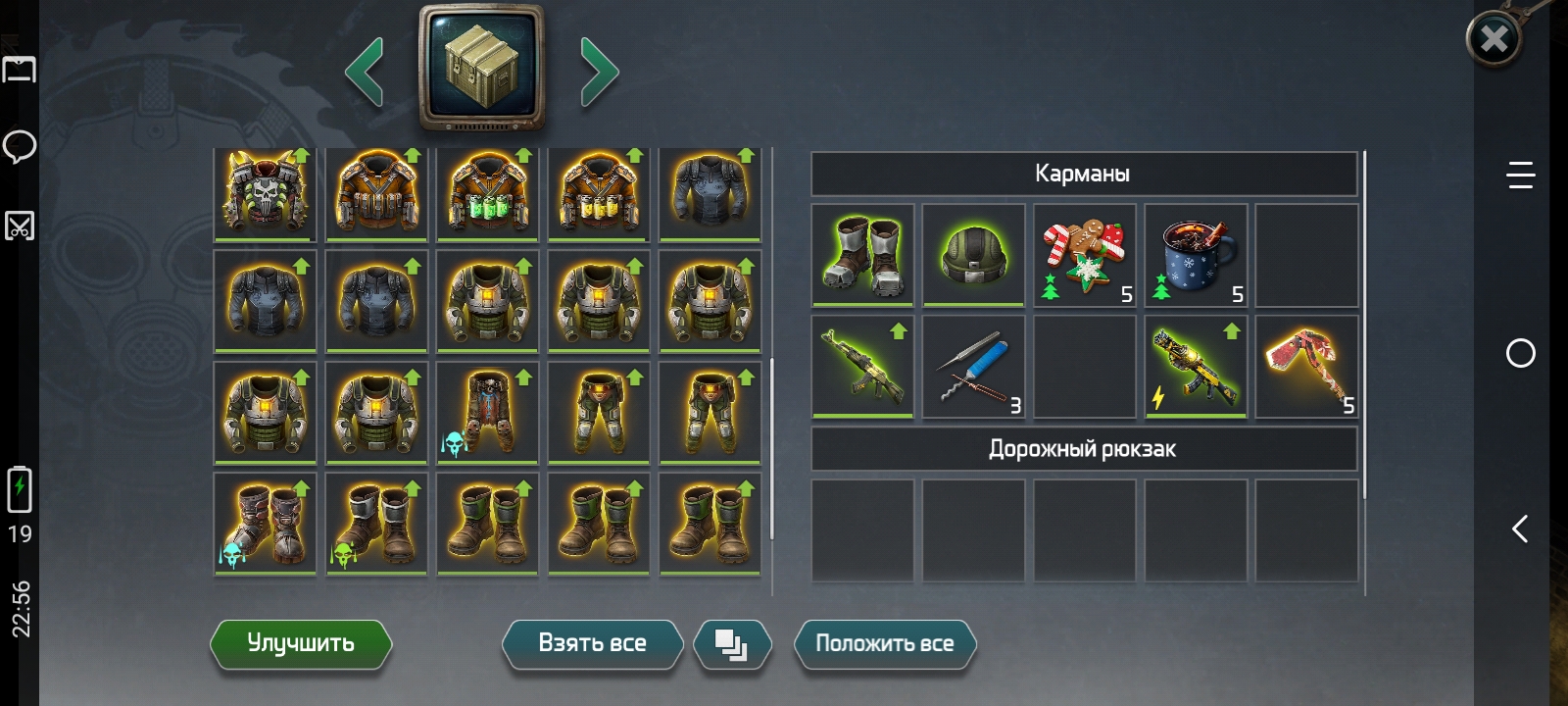
Task: Select the blue mug of mulled drink
Action: pyautogui.click(x=1196, y=255)
